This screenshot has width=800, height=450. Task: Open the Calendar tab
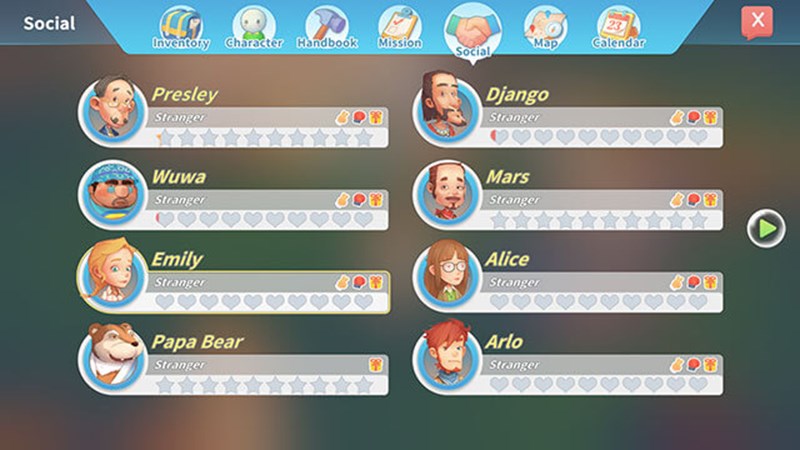(618, 28)
